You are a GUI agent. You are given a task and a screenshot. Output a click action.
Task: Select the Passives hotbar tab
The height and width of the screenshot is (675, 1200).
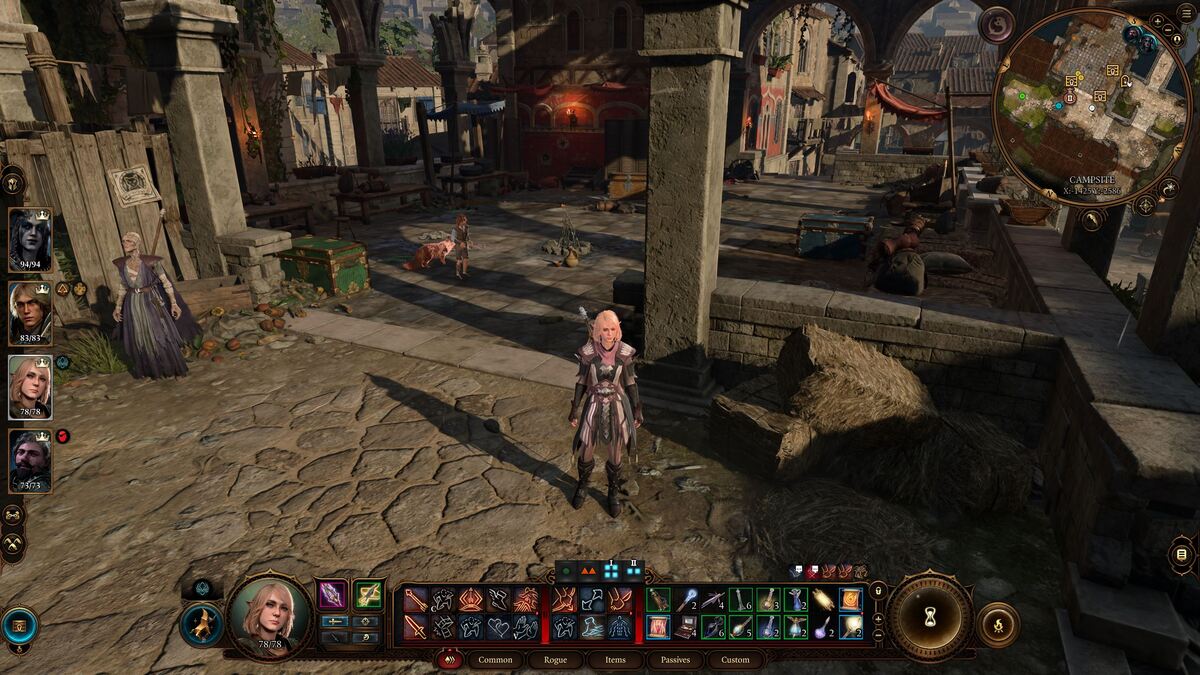tap(675, 660)
